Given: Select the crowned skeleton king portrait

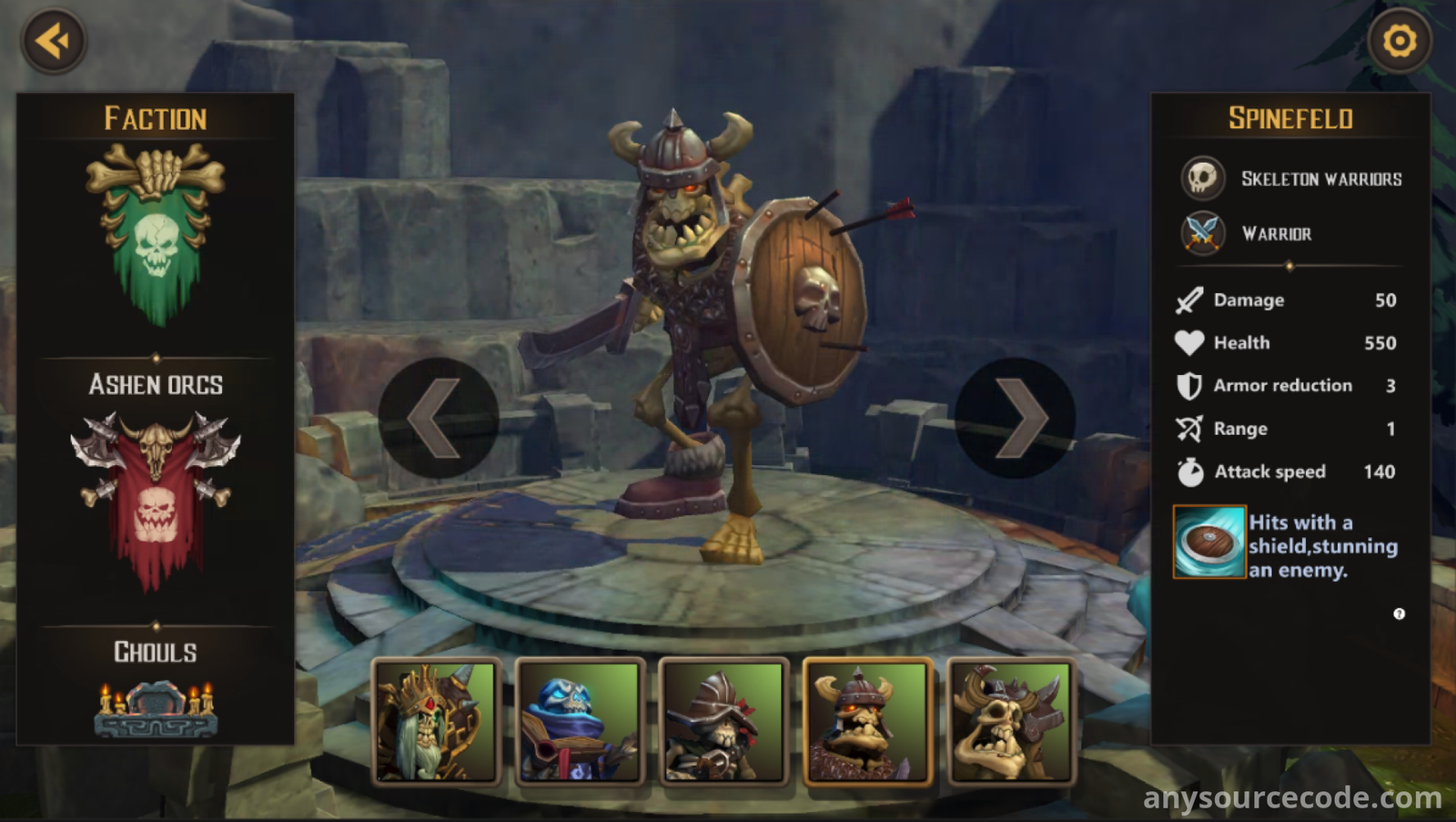Looking at the screenshot, I should [436, 721].
